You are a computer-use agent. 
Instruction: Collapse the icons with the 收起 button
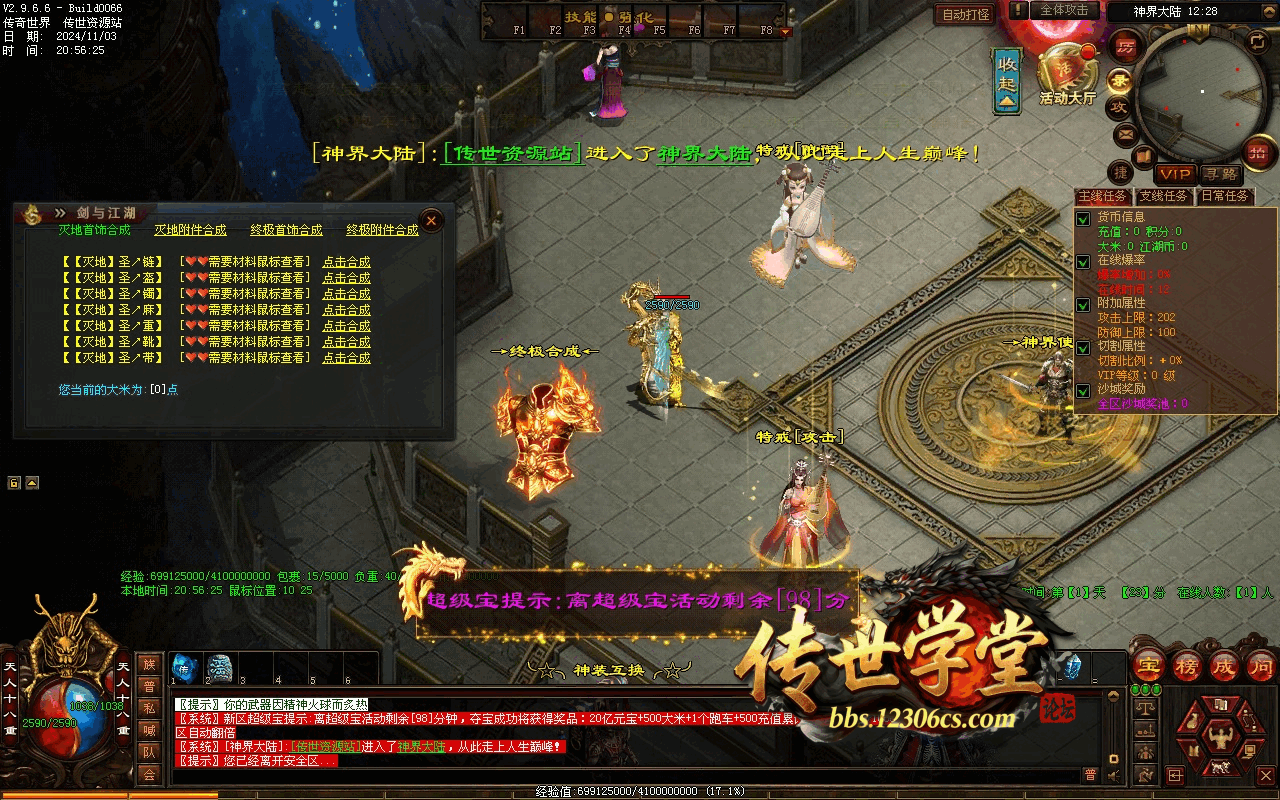pyautogui.click(x=1007, y=79)
